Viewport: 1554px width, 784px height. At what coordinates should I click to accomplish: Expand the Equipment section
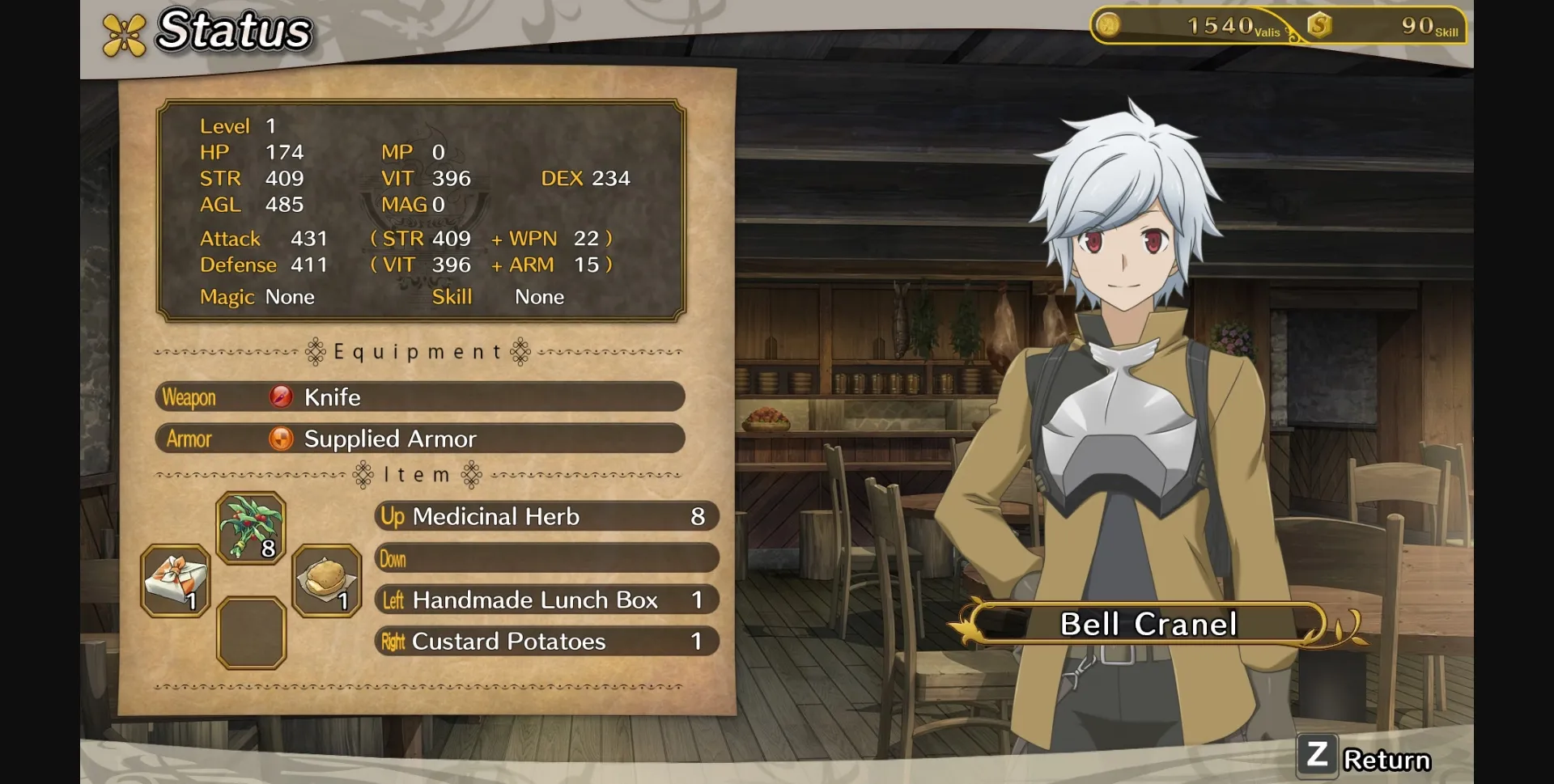tap(417, 351)
